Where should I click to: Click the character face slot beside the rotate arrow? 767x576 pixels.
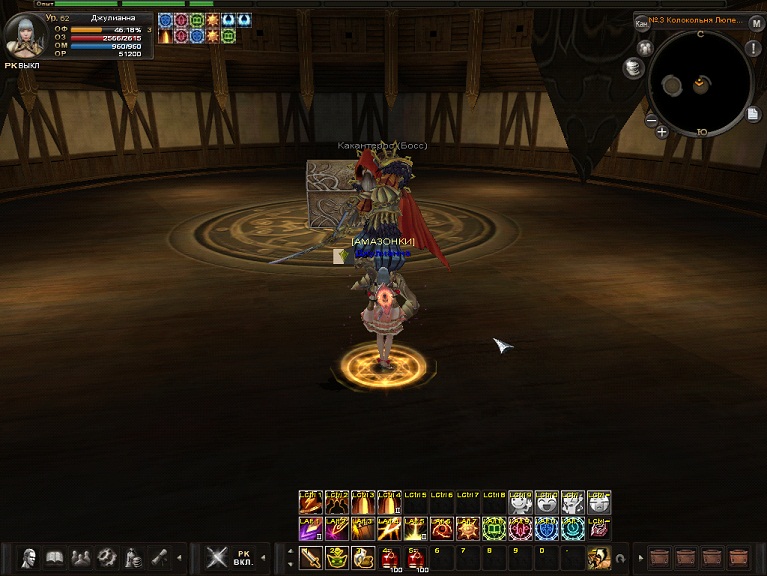click(599, 557)
